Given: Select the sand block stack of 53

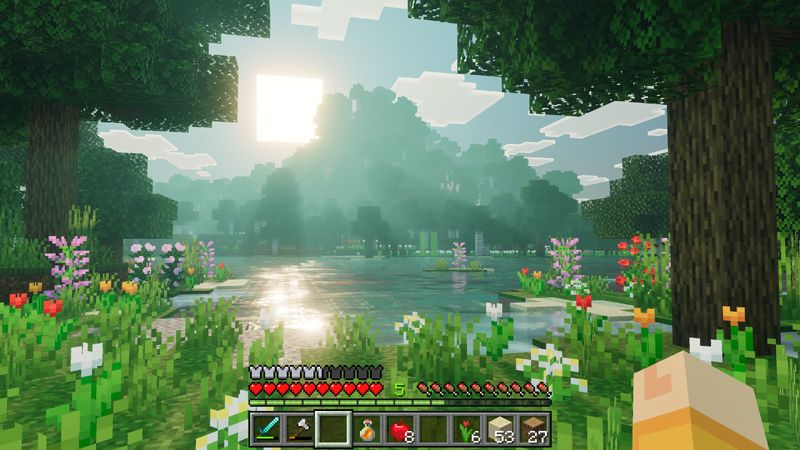Looking at the screenshot, I should [x=501, y=430].
